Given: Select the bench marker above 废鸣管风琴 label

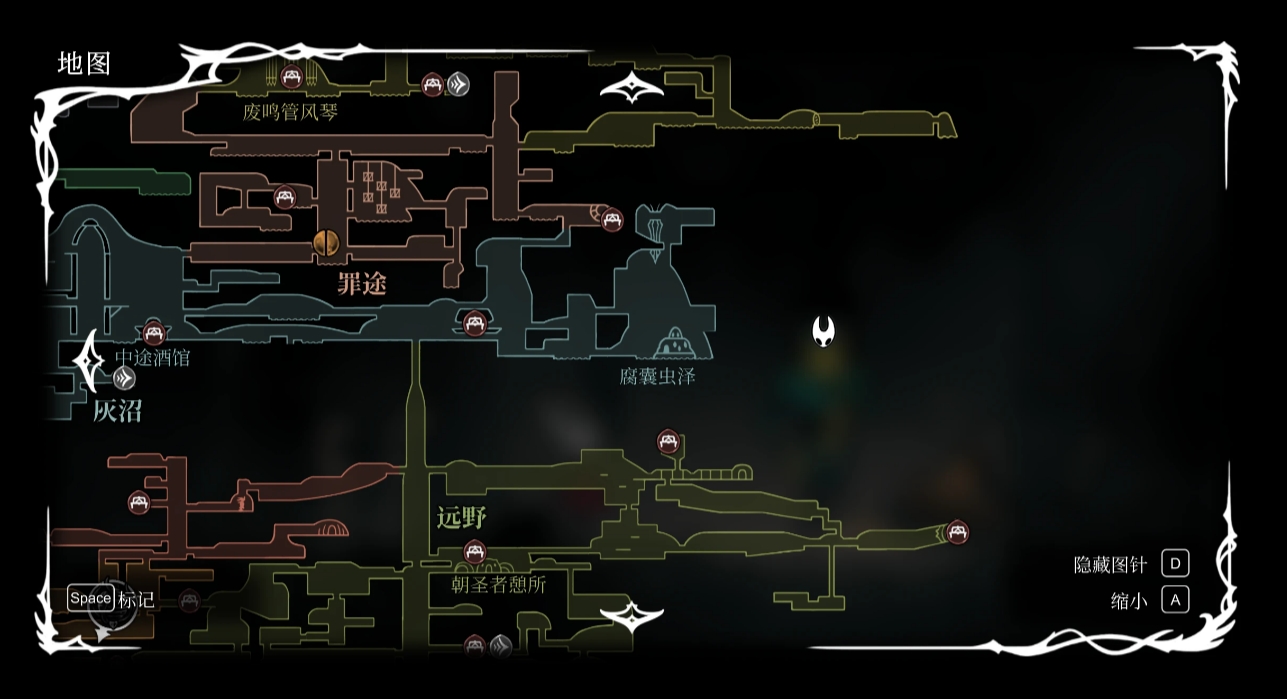Looking at the screenshot, I should tap(291, 76).
